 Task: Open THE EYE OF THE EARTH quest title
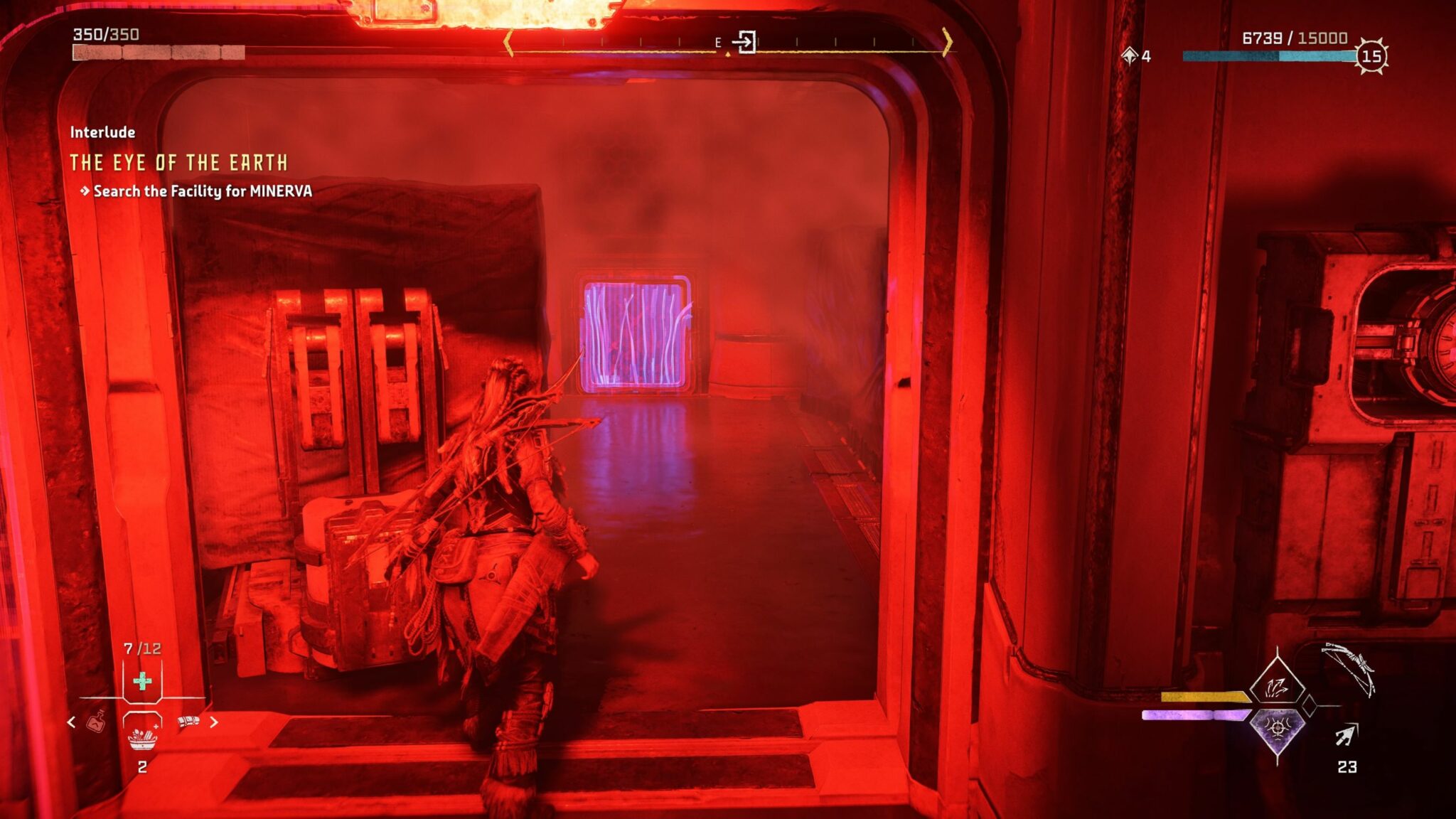[x=180, y=162]
